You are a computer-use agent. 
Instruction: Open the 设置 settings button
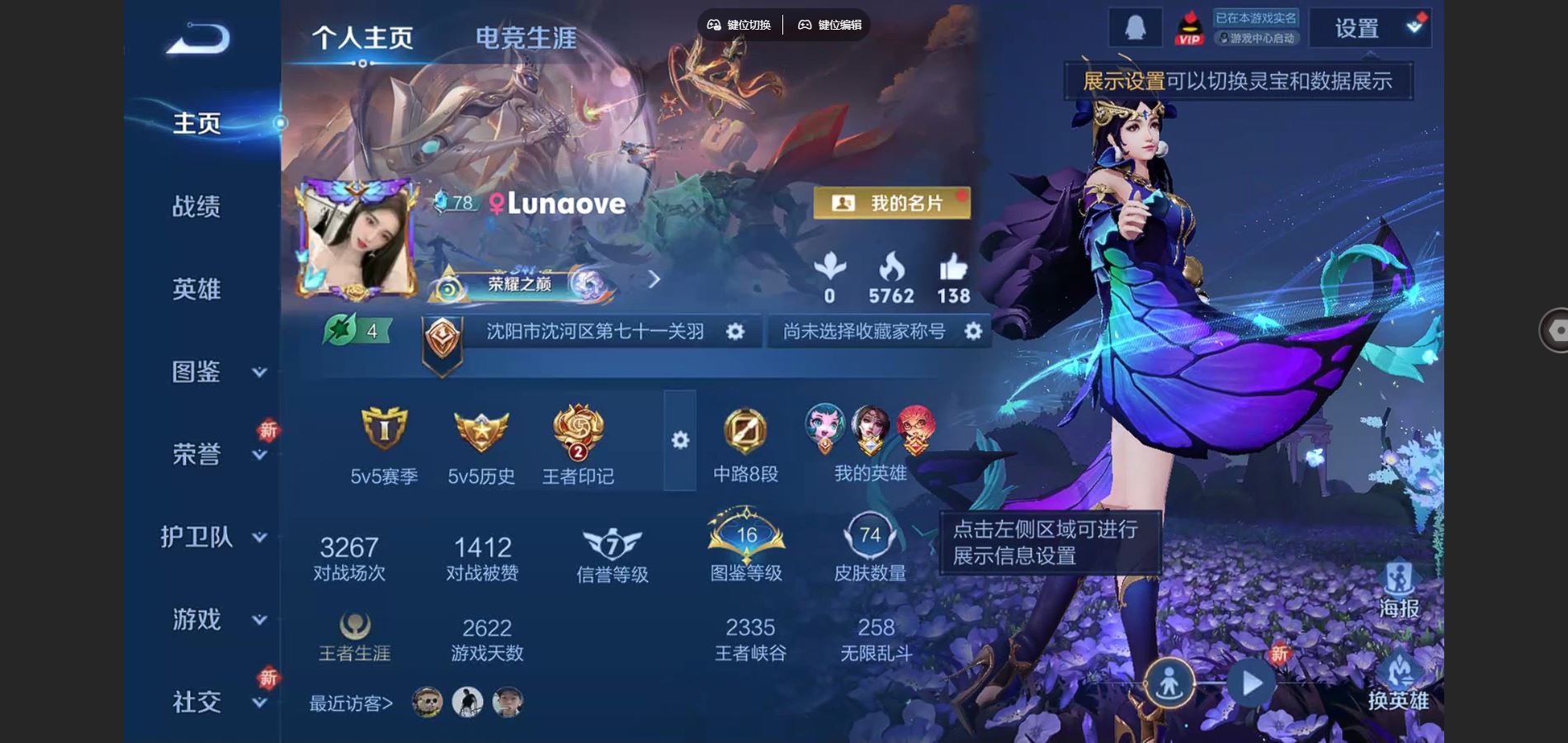[x=1368, y=29]
